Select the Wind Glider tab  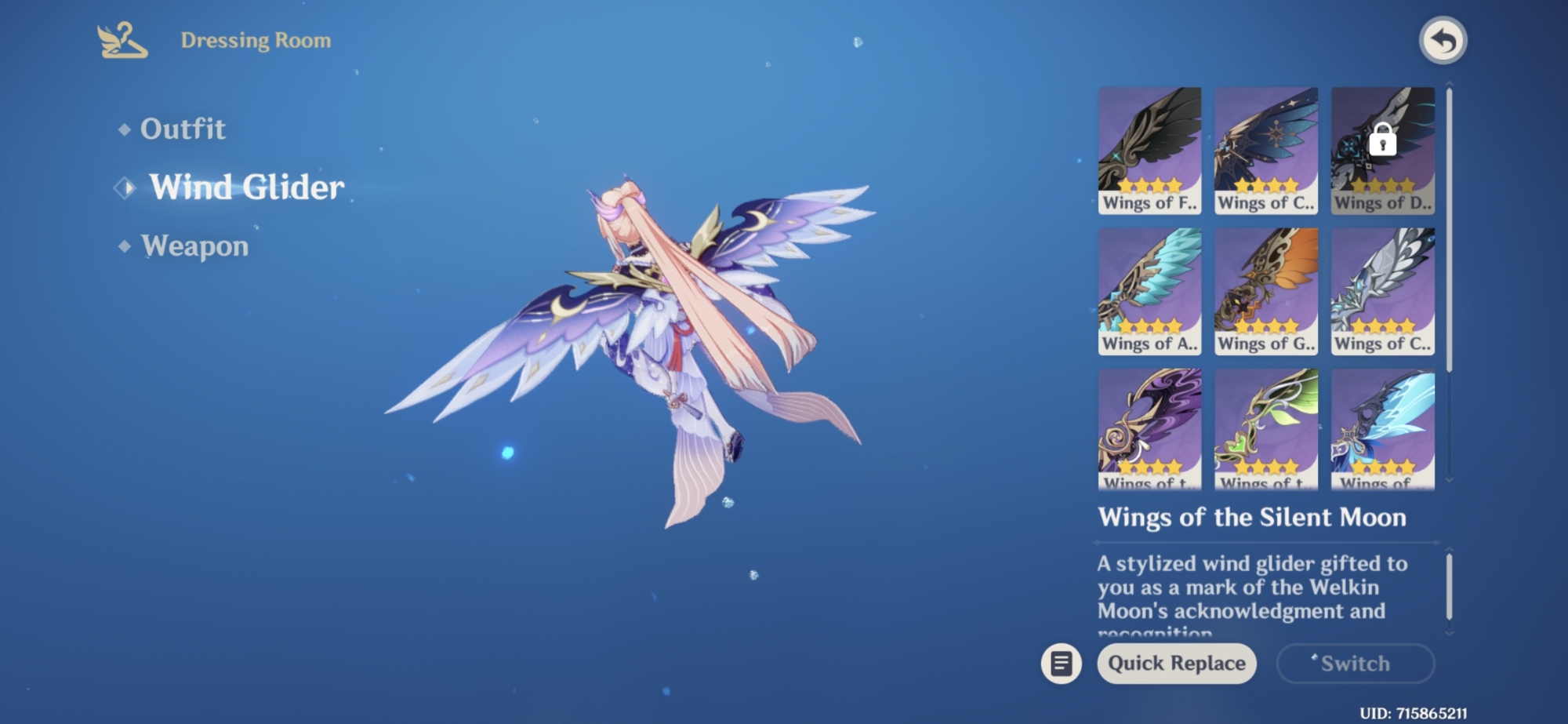coord(246,187)
